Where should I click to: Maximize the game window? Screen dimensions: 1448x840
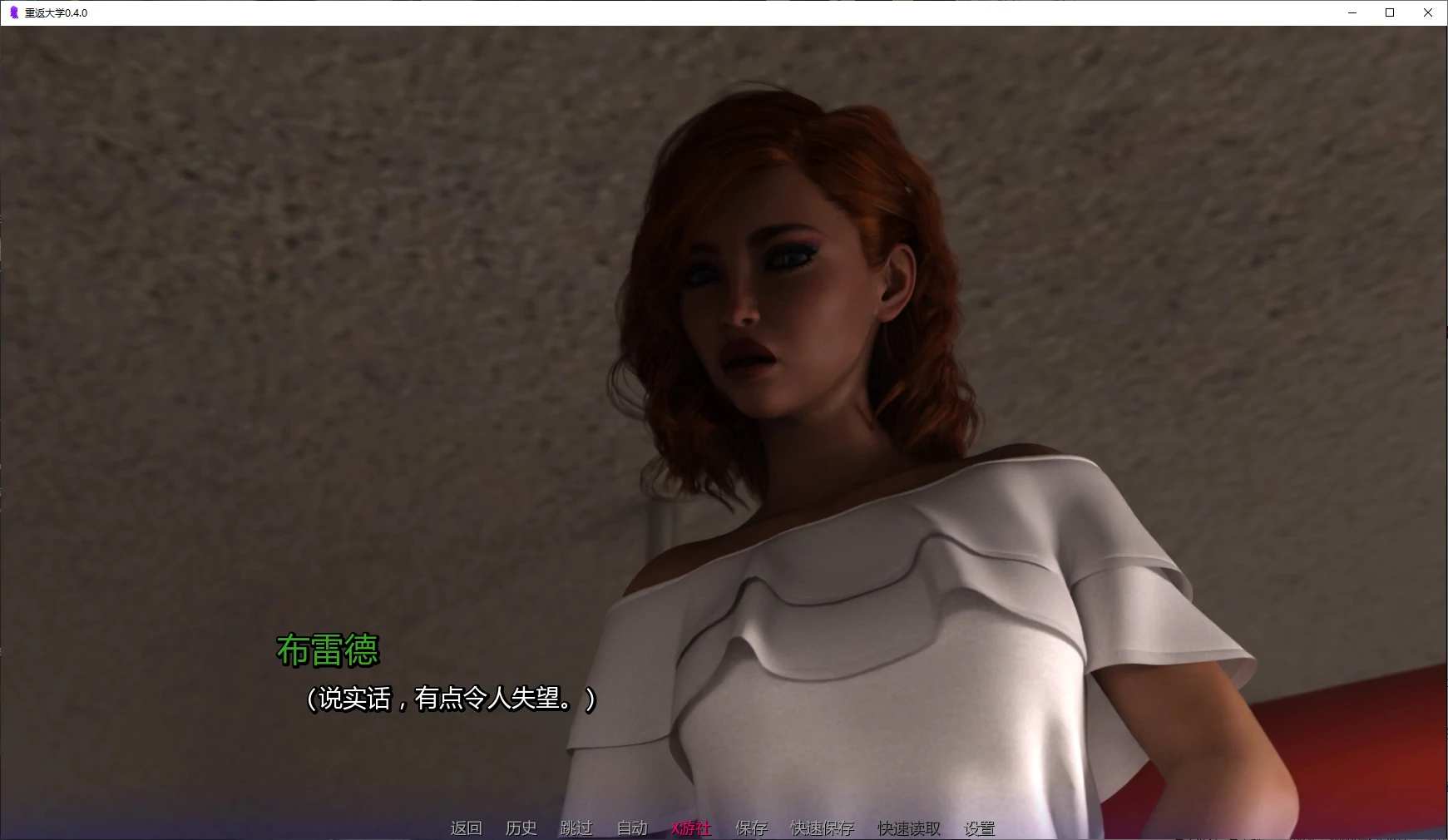coord(1389,12)
